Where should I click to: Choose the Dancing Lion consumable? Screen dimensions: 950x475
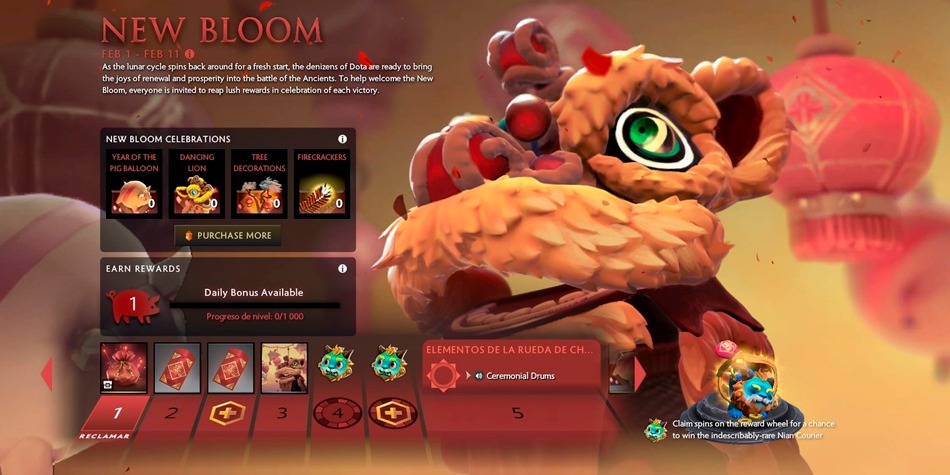pos(196,184)
